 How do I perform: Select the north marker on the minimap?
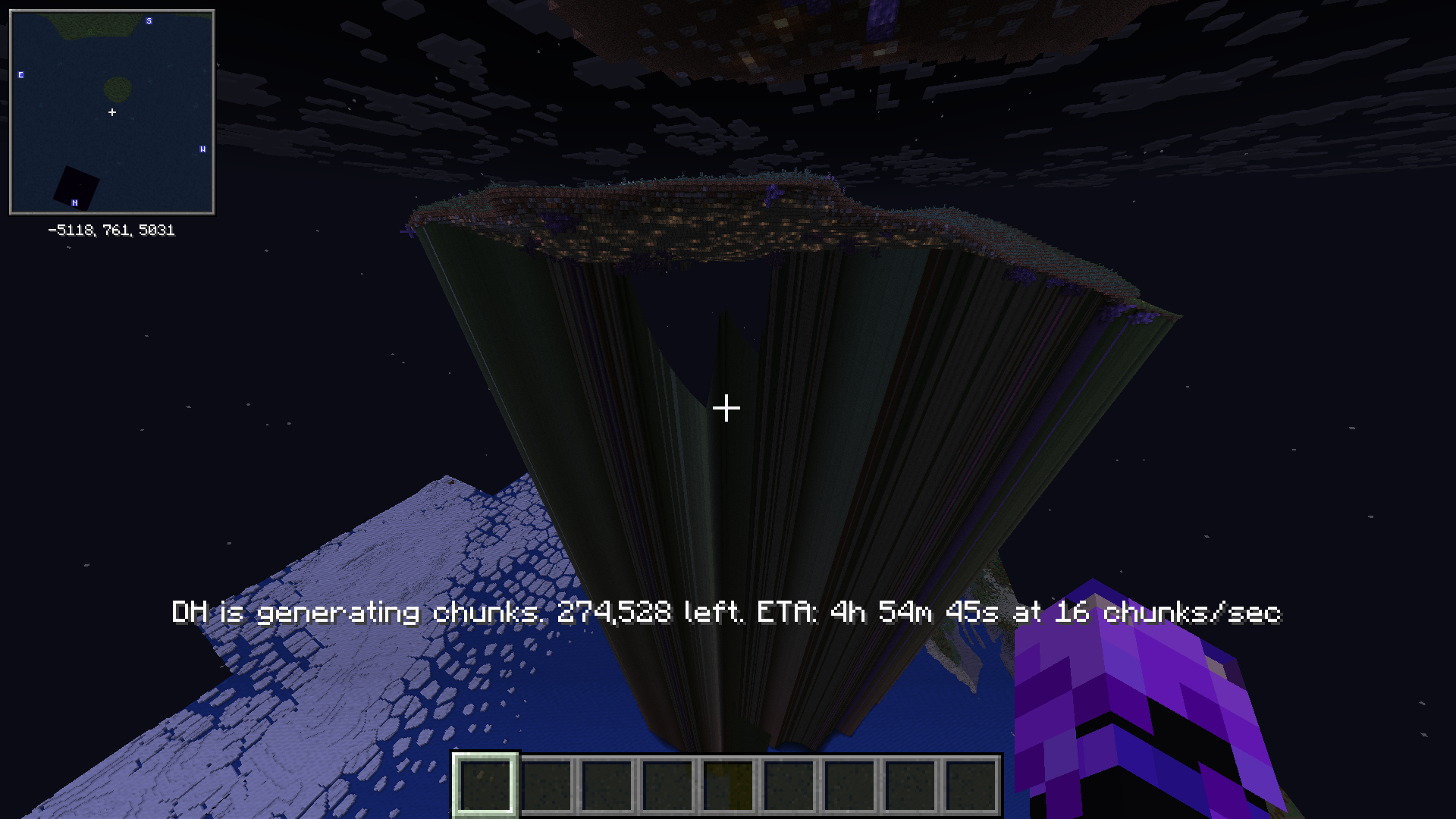pyautogui.click(x=74, y=202)
